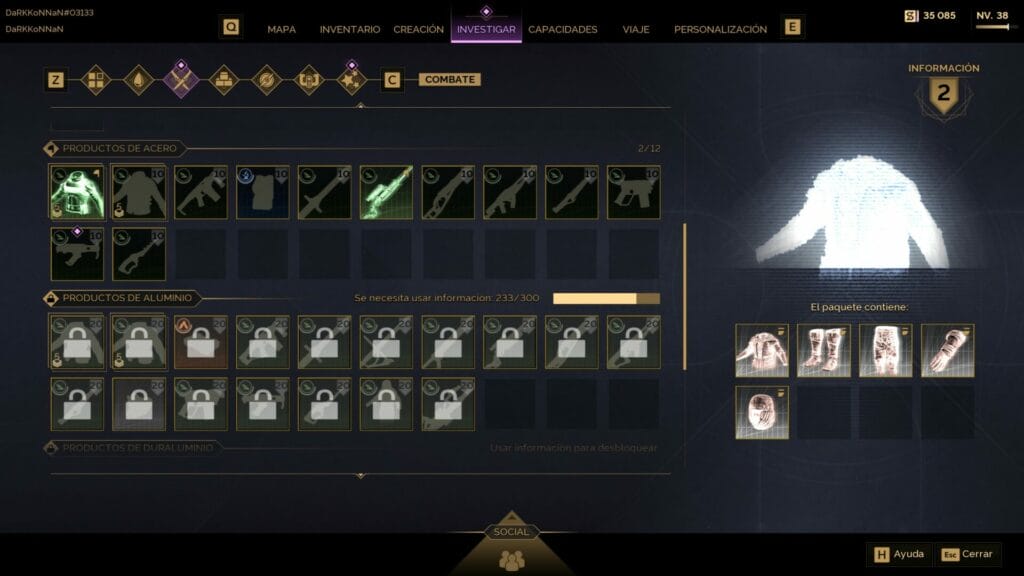Choose the water drop research category
Screen dimensions: 1024x576
(138, 80)
